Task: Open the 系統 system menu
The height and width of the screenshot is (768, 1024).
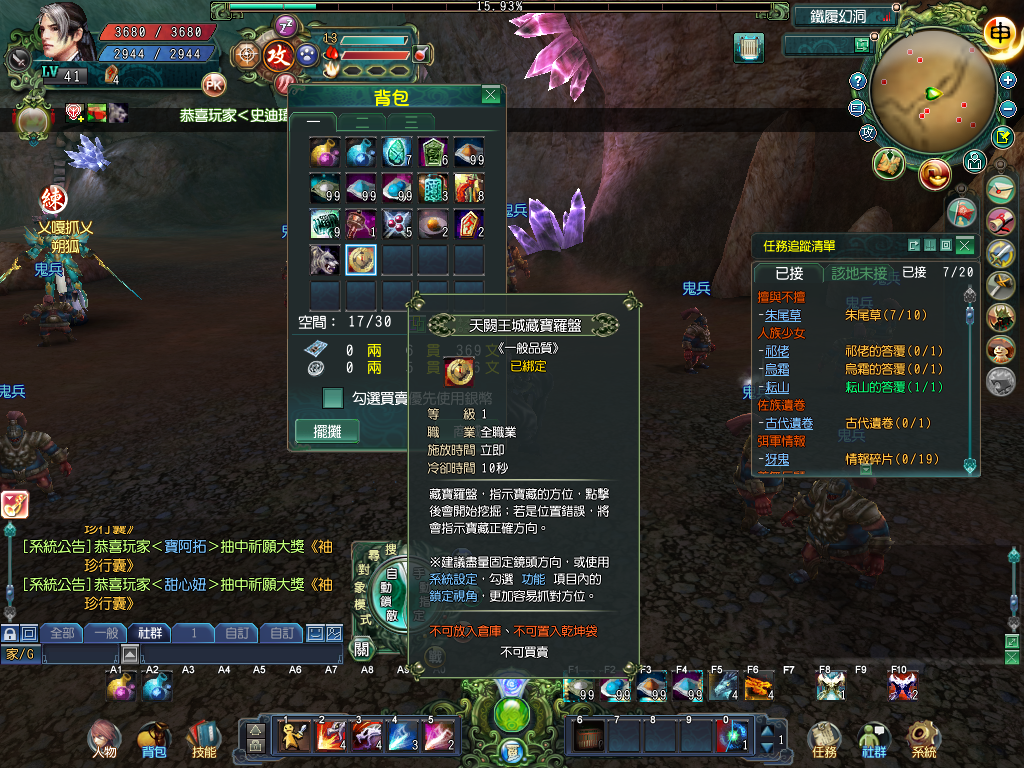Action: point(924,740)
